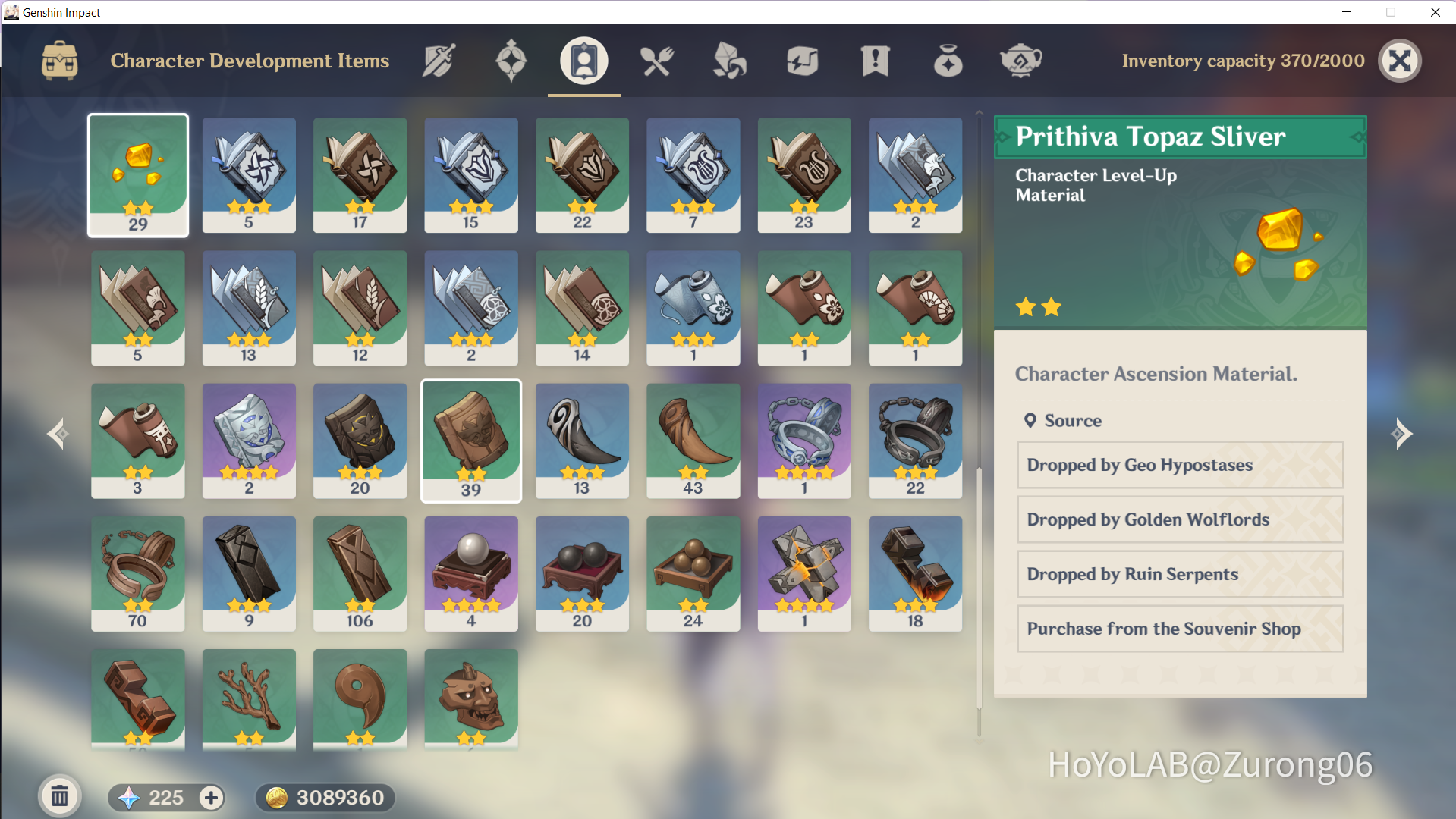The image size is (1456, 819).
Task: Open the Quest Items icon
Action: (875, 61)
